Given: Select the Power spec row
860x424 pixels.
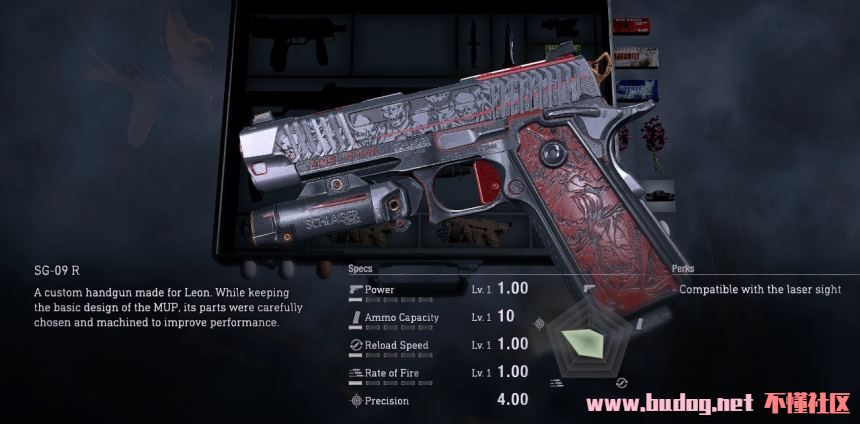Looking at the screenshot, I should pyautogui.click(x=438, y=289).
